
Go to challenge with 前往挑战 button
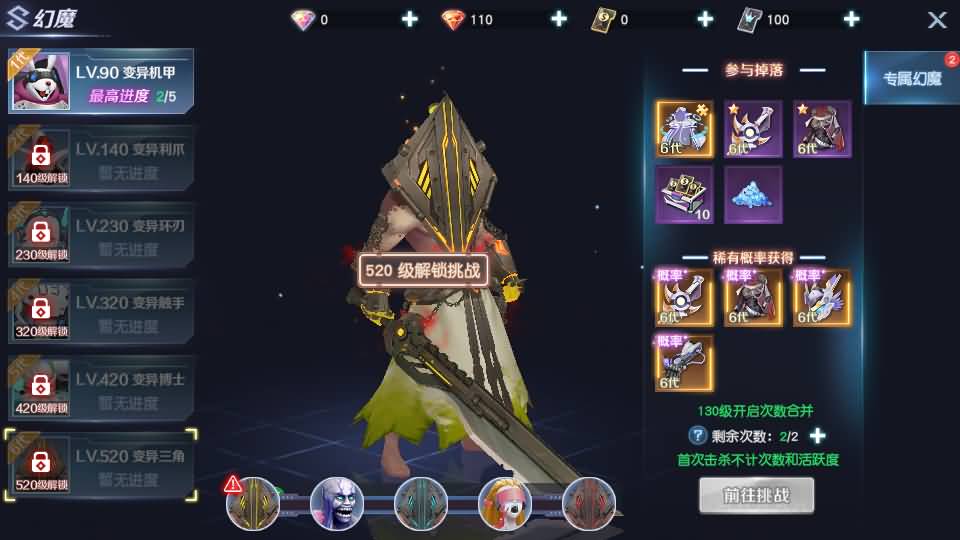pos(756,495)
